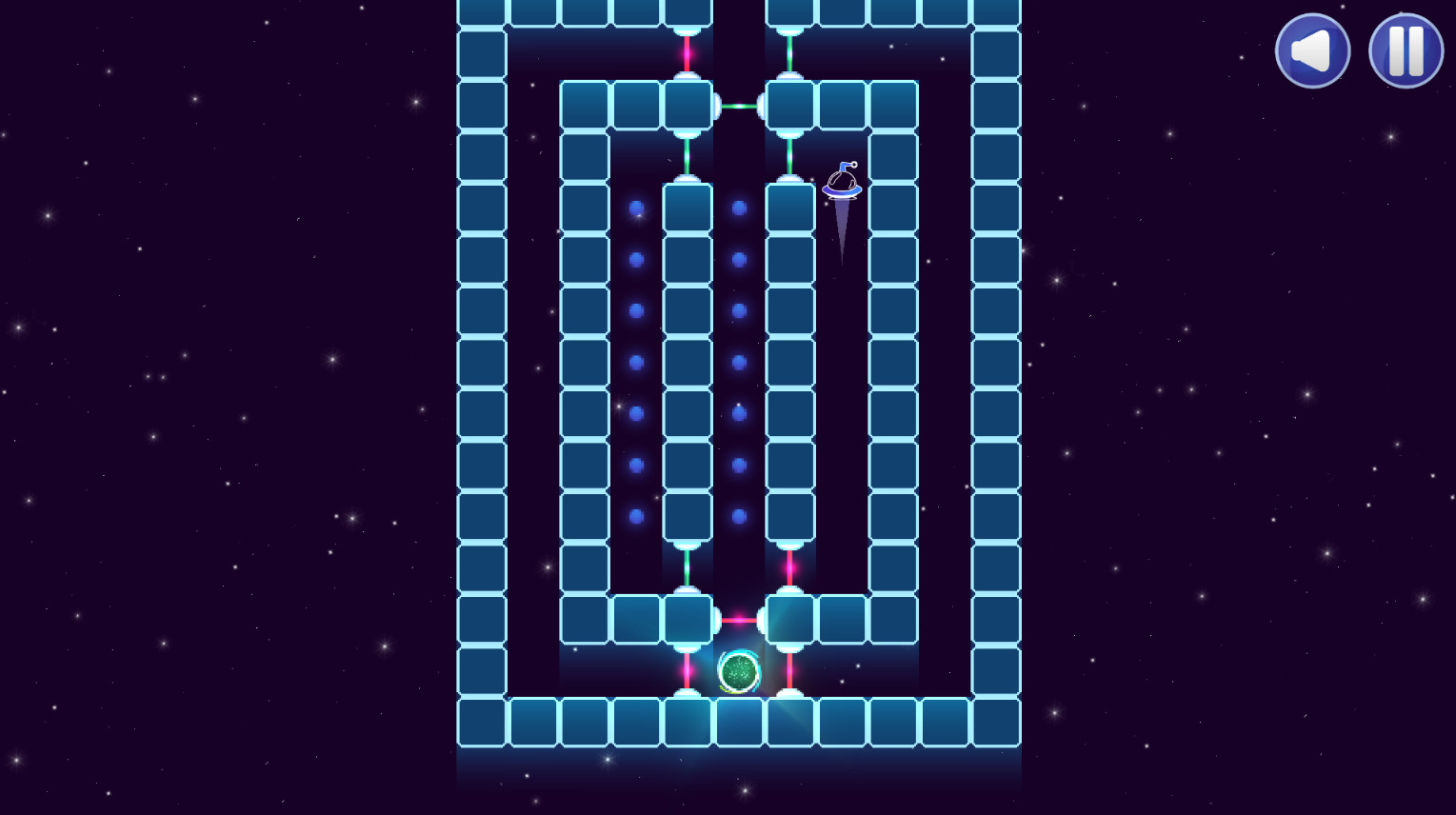This screenshot has height=815, width=1456.
Task: Click the middle blue dot in the right column
Action: click(x=737, y=362)
